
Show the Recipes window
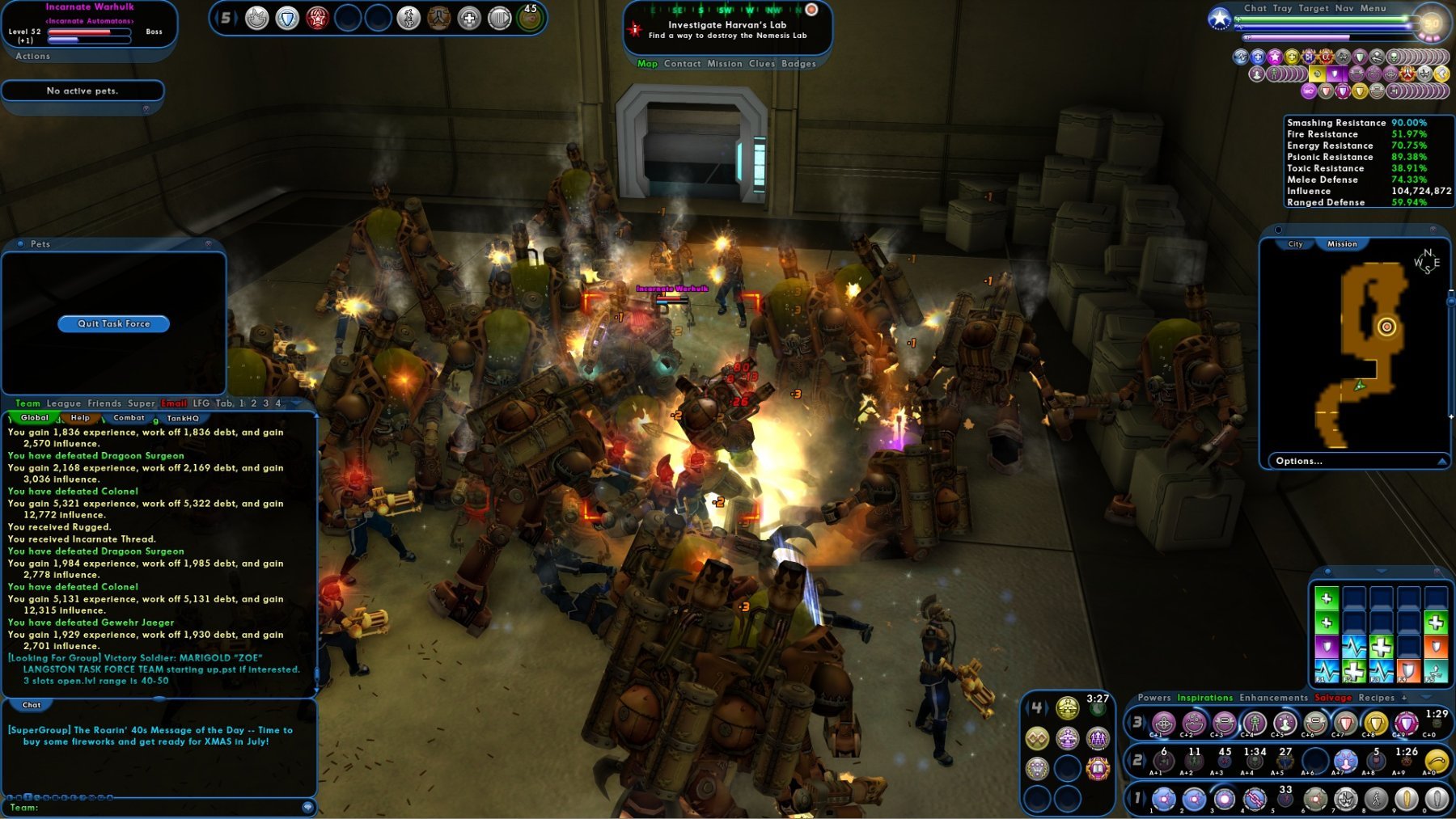pyautogui.click(x=1376, y=698)
